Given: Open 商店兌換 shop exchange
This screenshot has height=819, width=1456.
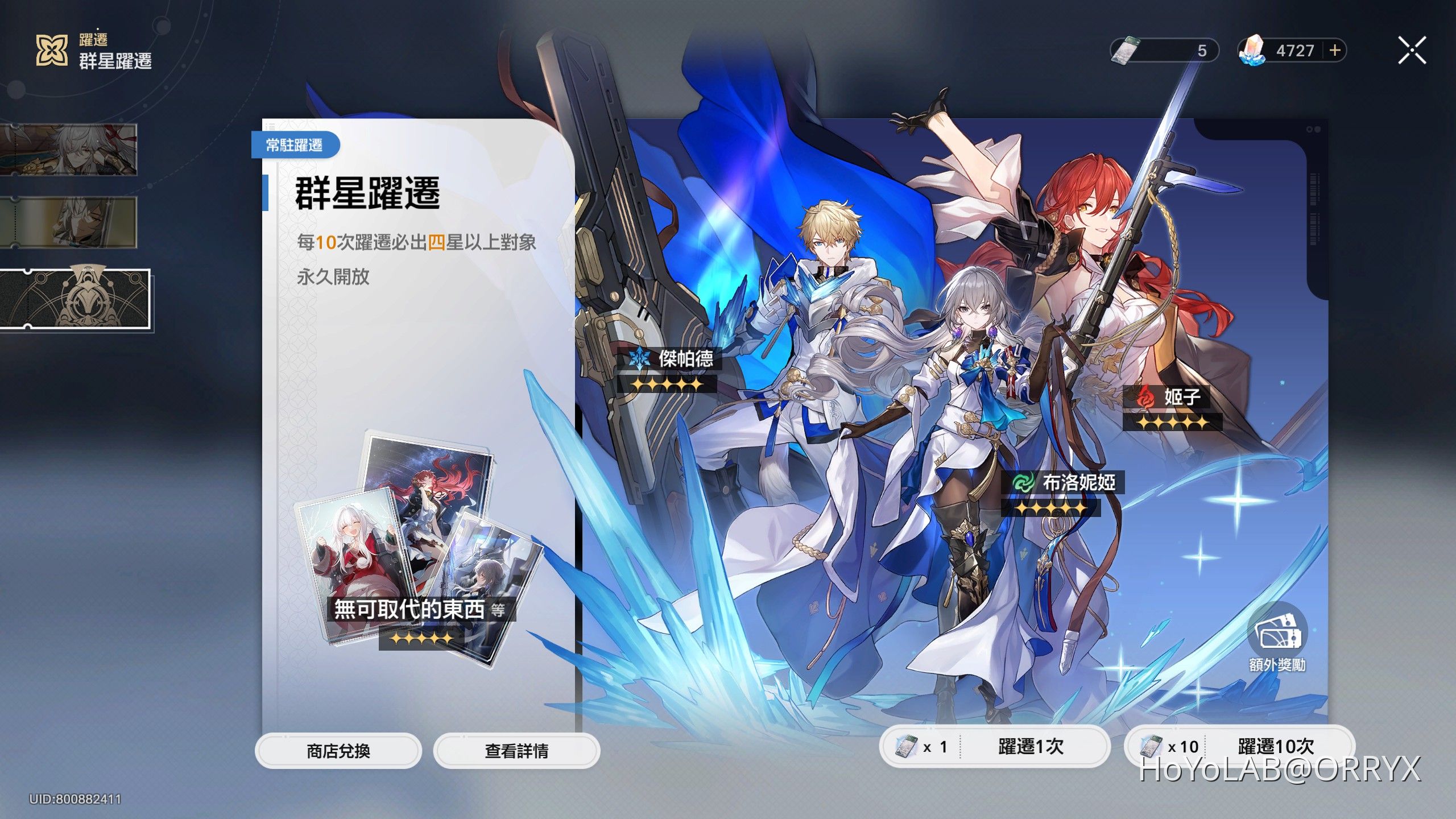Looking at the screenshot, I should 338,751.
